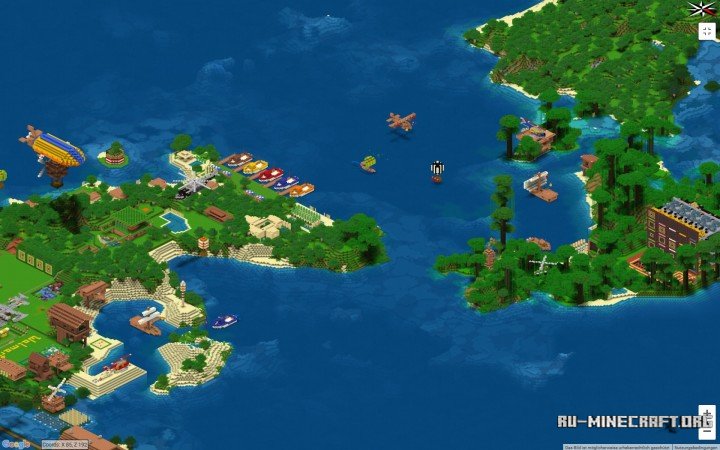Open the Nutzungsbedingungen terms link
The width and height of the screenshot is (720, 450).
click(695, 446)
